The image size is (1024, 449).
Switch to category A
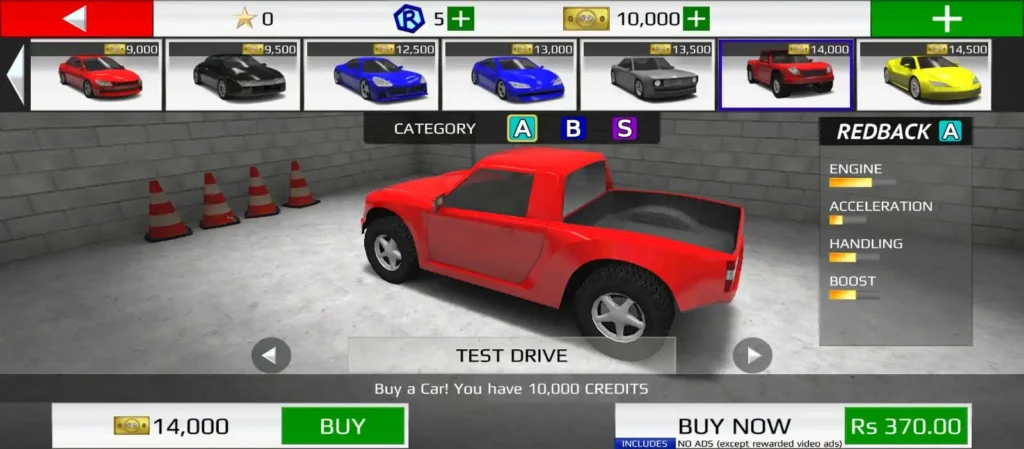(522, 128)
